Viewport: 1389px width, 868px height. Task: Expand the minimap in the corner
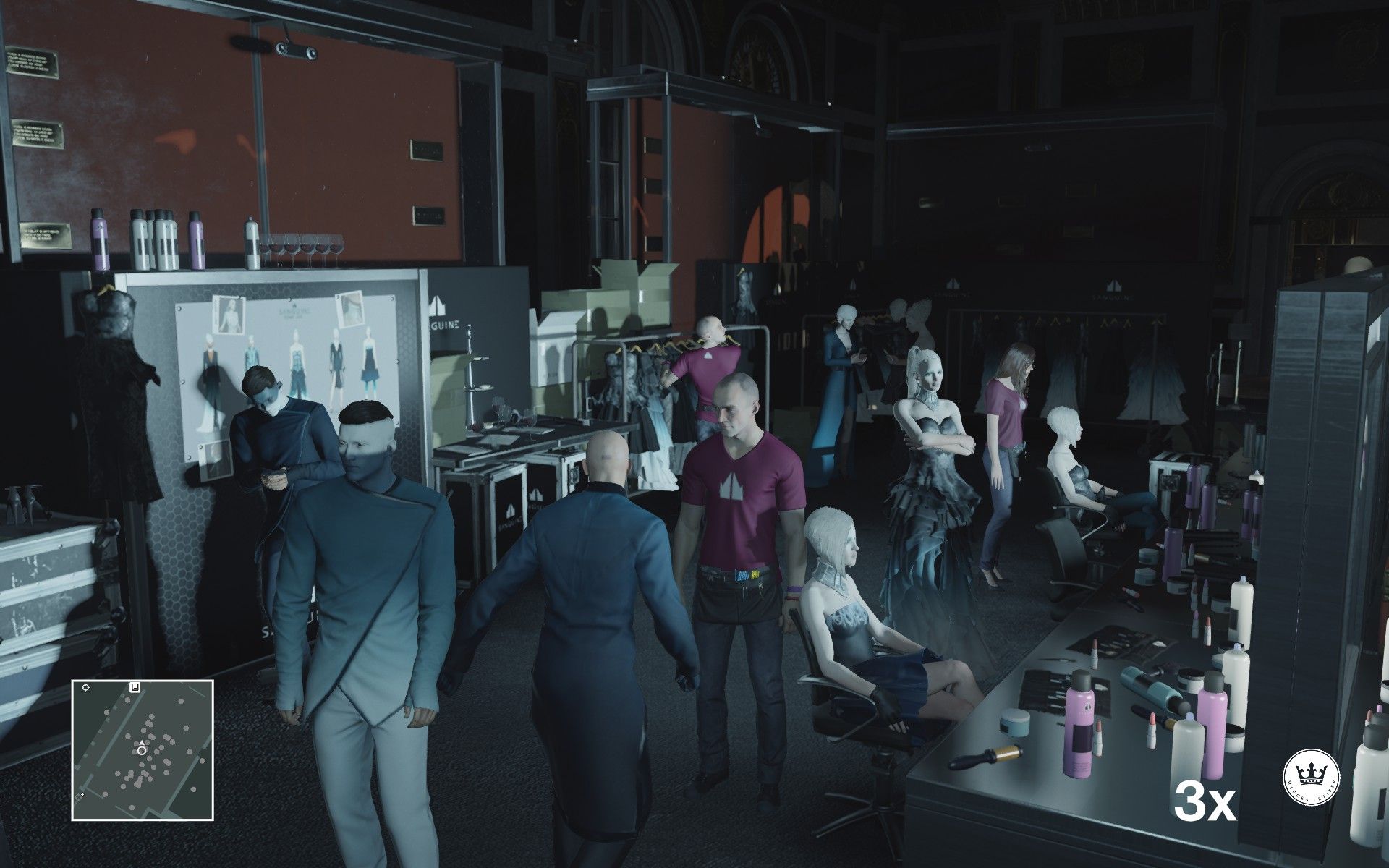[x=145, y=745]
